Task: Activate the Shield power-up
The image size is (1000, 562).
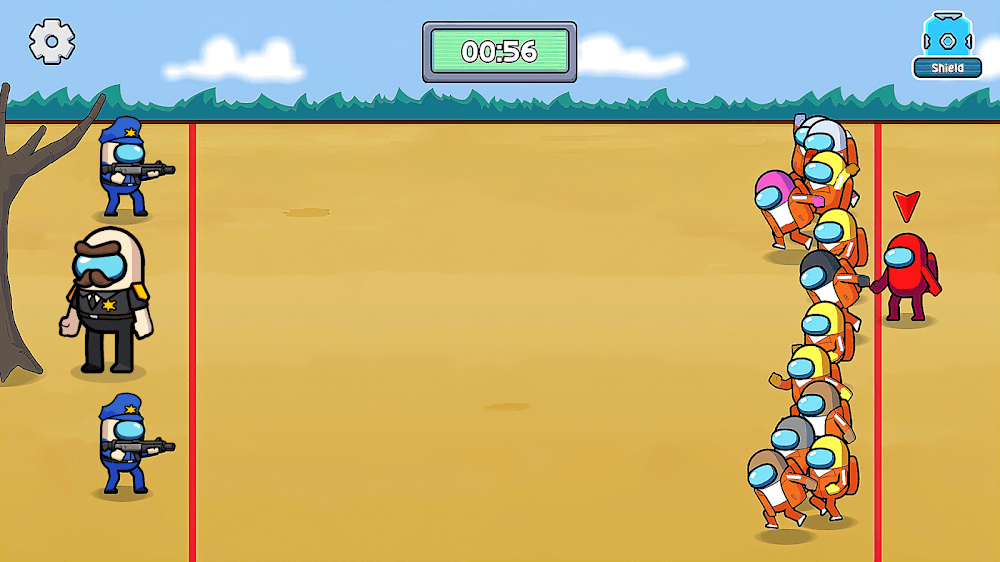Action: point(946,45)
